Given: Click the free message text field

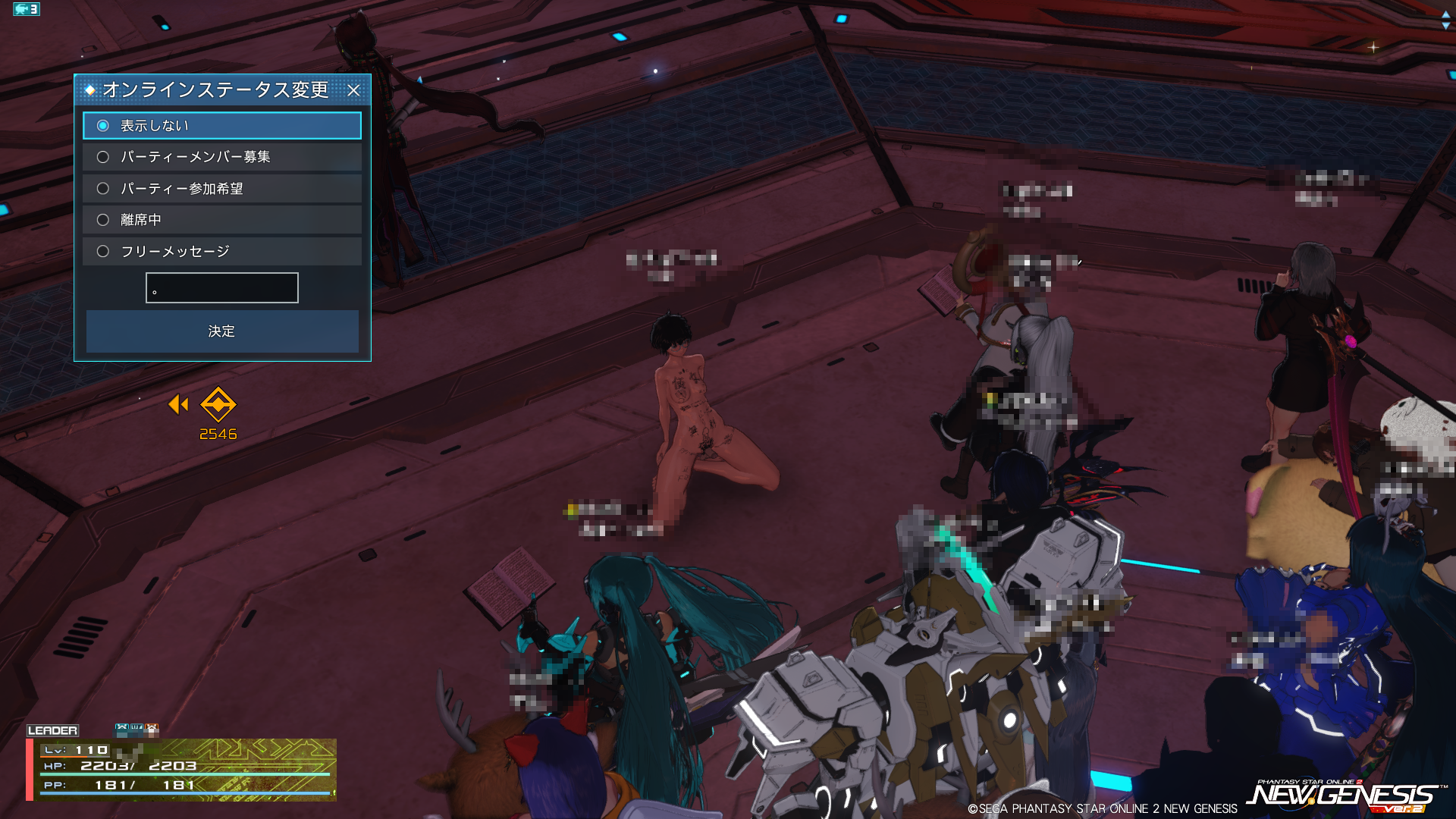Looking at the screenshot, I should click(222, 288).
